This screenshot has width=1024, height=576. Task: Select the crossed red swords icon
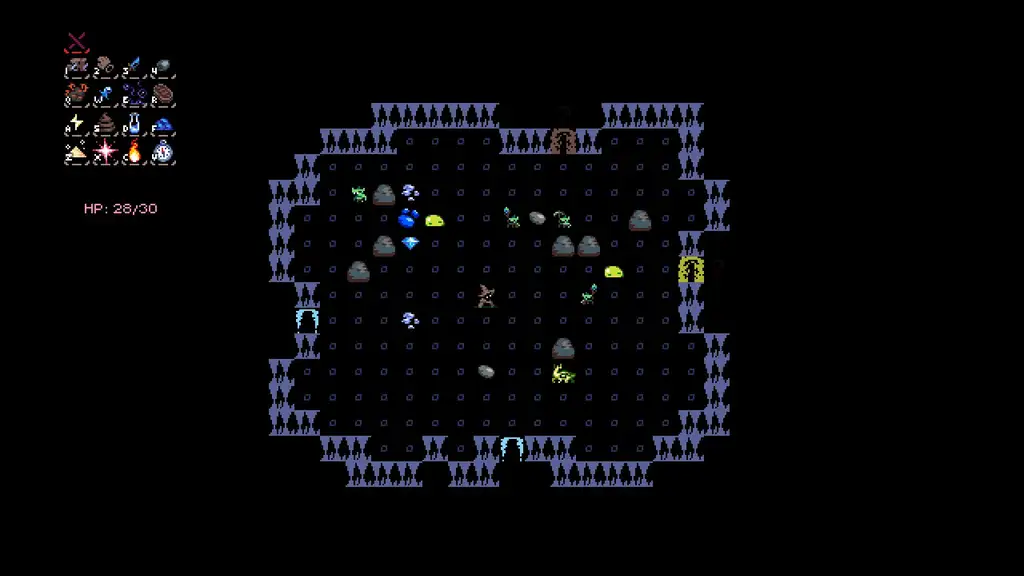click(x=77, y=43)
